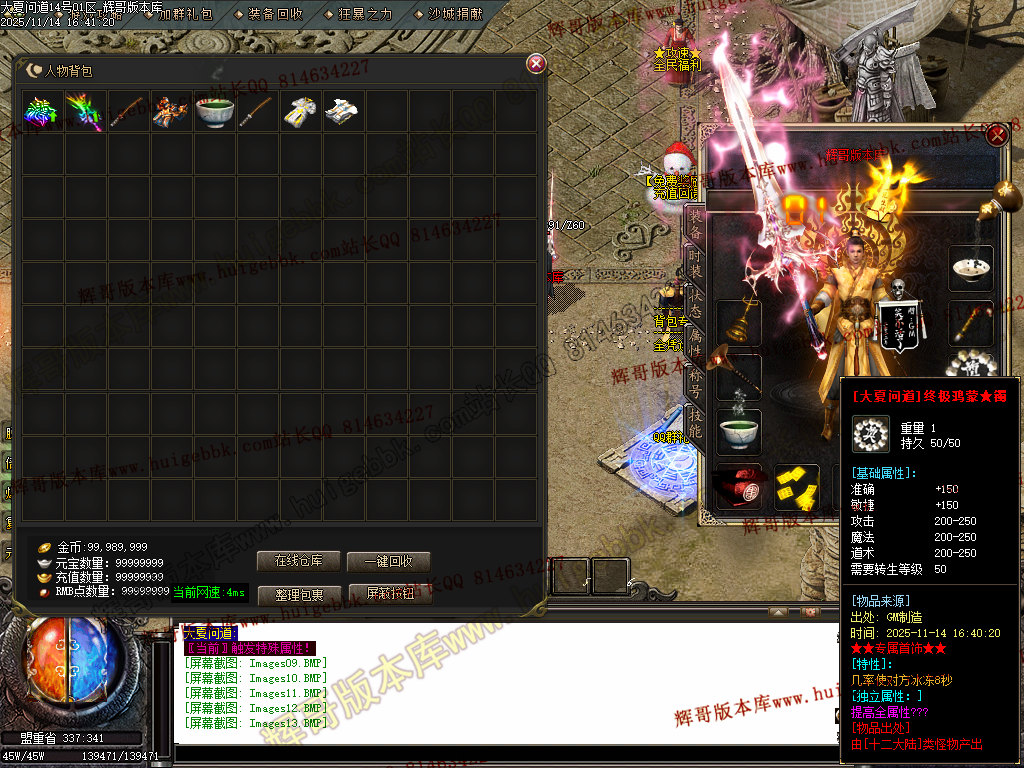
Task: Select the green tea bowl in backpack
Action: 215,111
